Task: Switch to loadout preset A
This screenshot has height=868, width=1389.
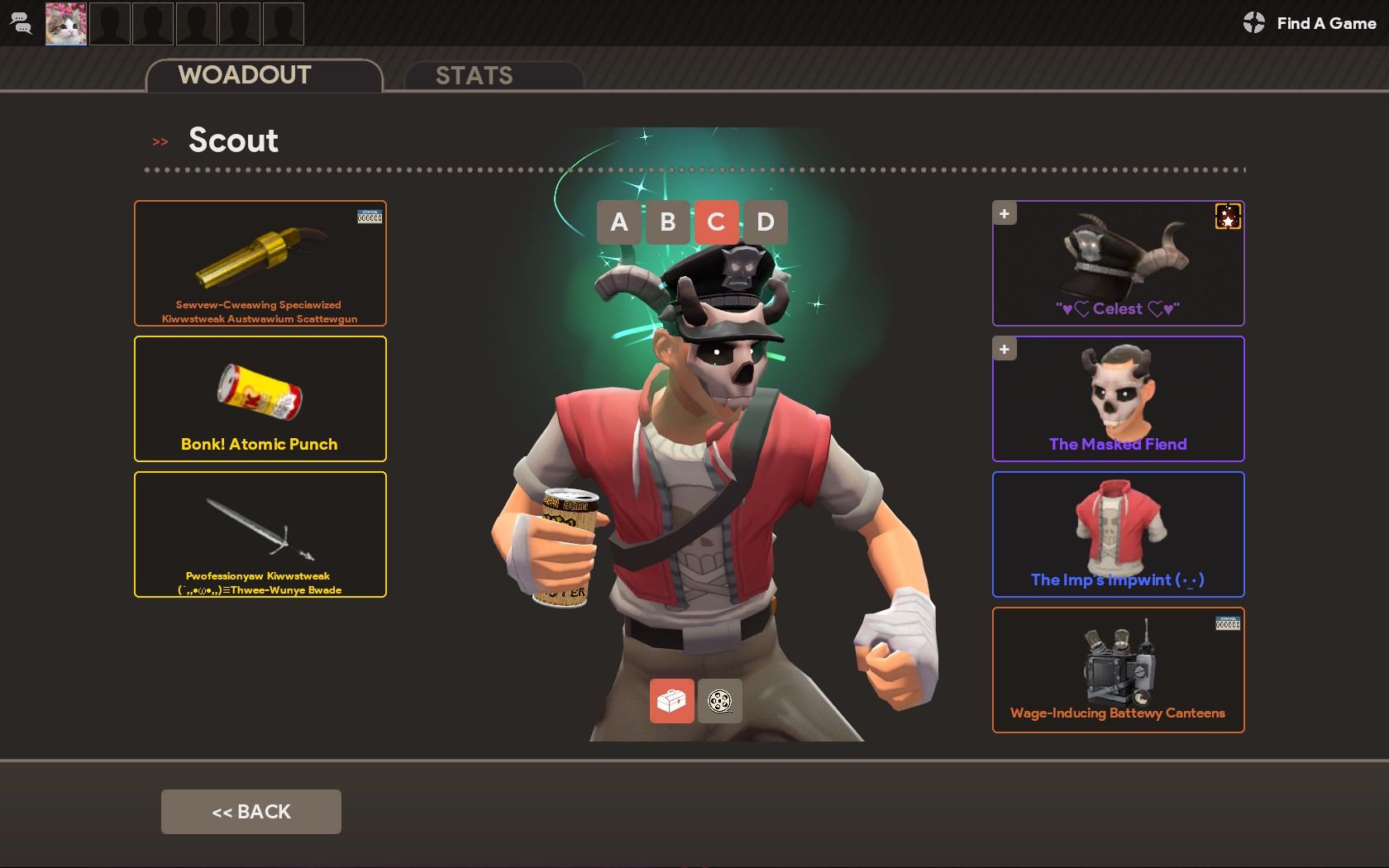Action: click(x=618, y=222)
